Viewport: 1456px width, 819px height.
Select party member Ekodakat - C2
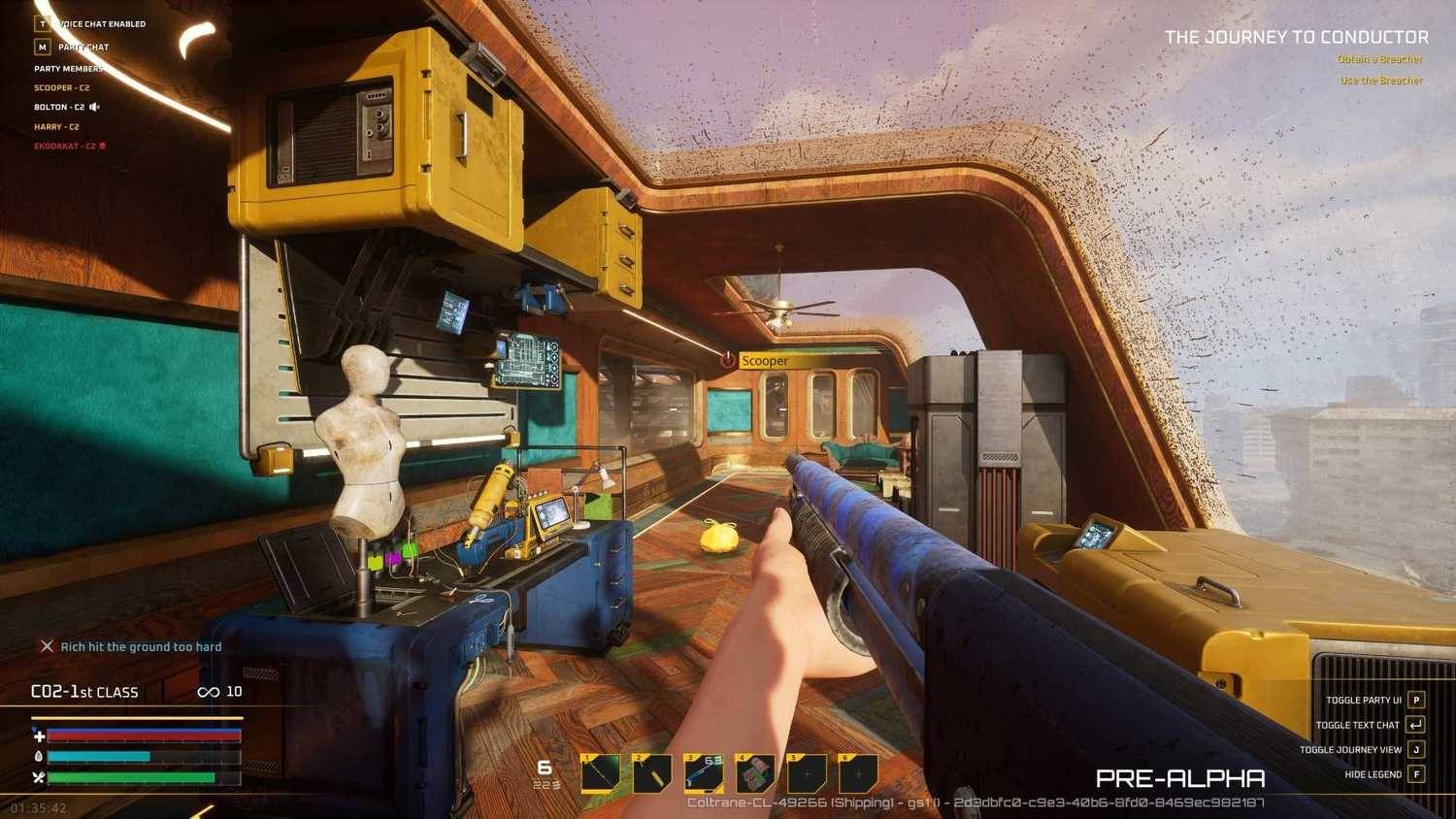(x=65, y=147)
